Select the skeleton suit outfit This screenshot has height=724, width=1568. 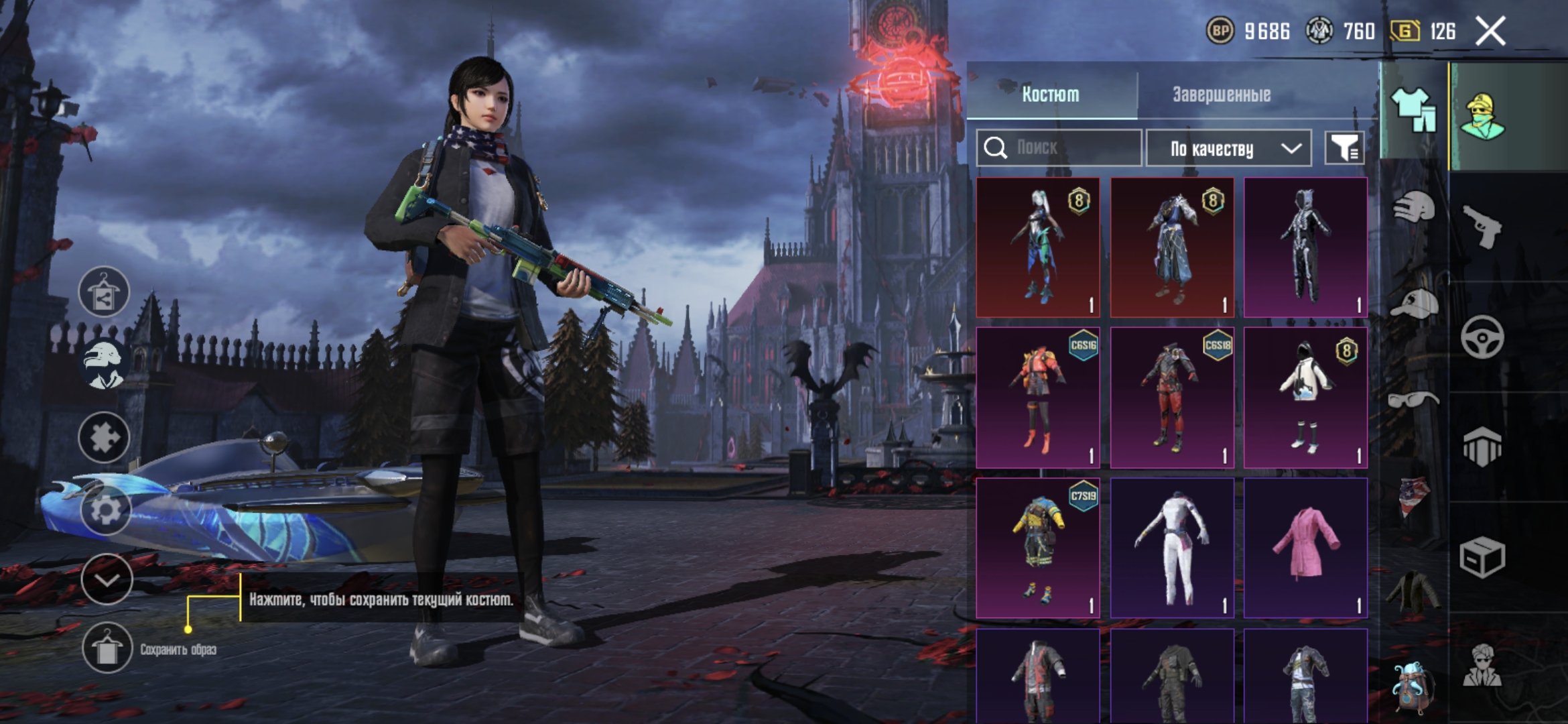[x=1305, y=247]
